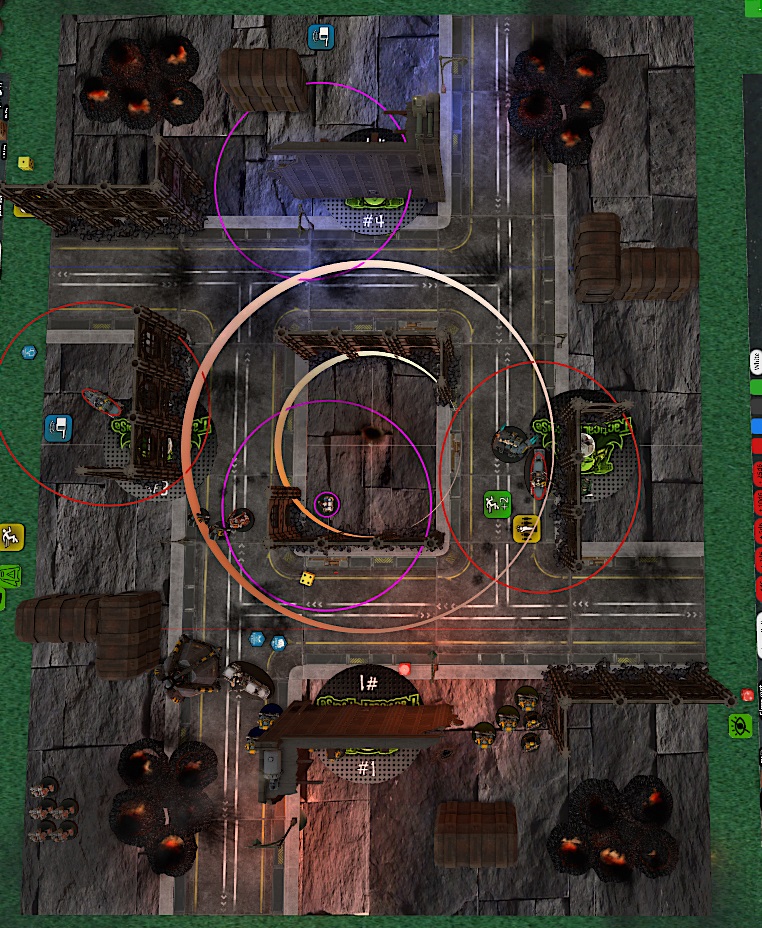The height and width of the screenshot is (928, 762).
Task: Select the yellow prone figure token
Action: click(526, 527)
